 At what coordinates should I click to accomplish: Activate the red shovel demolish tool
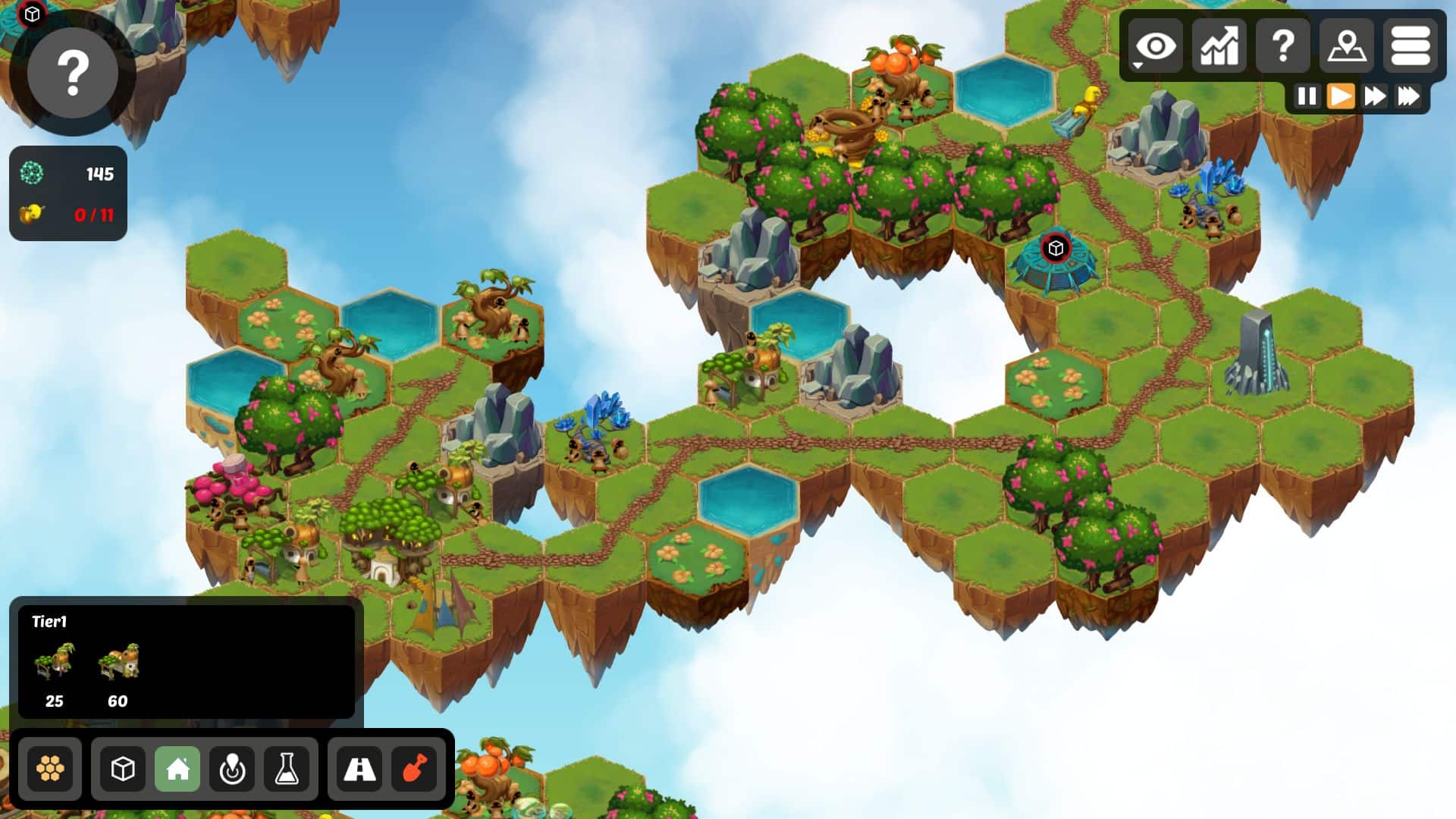tap(414, 769)
